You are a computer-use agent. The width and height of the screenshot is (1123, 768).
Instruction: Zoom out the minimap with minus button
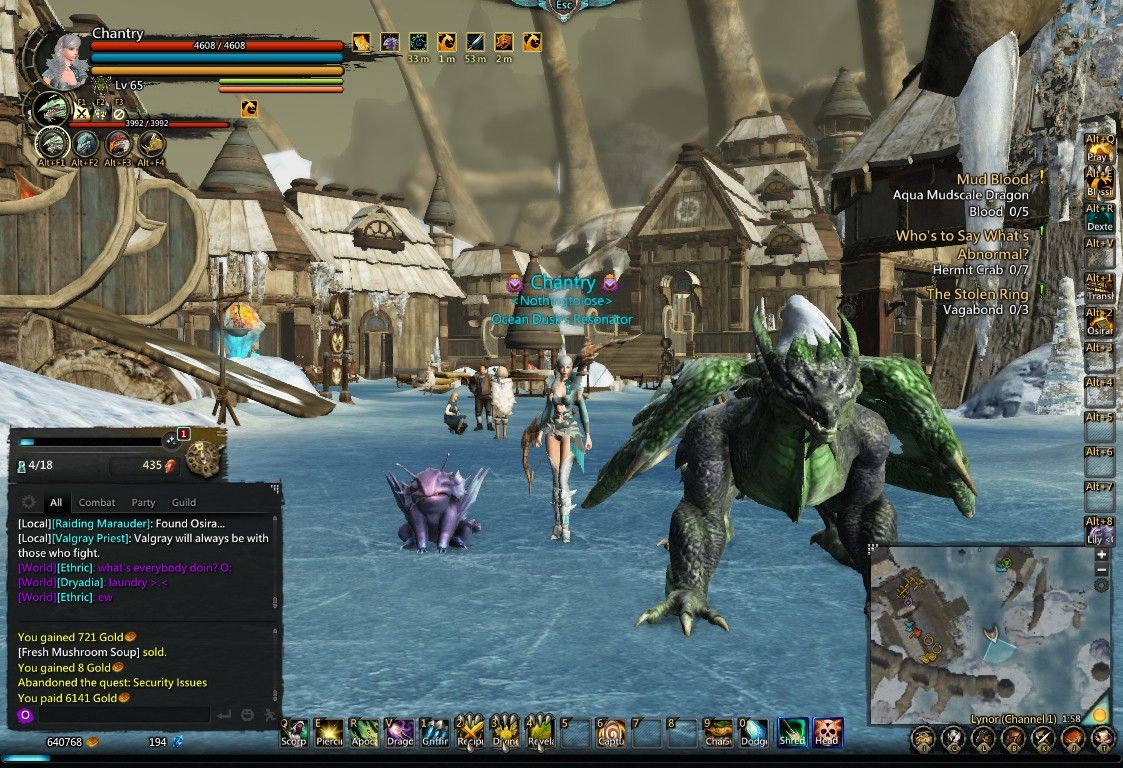(1101, 570)
